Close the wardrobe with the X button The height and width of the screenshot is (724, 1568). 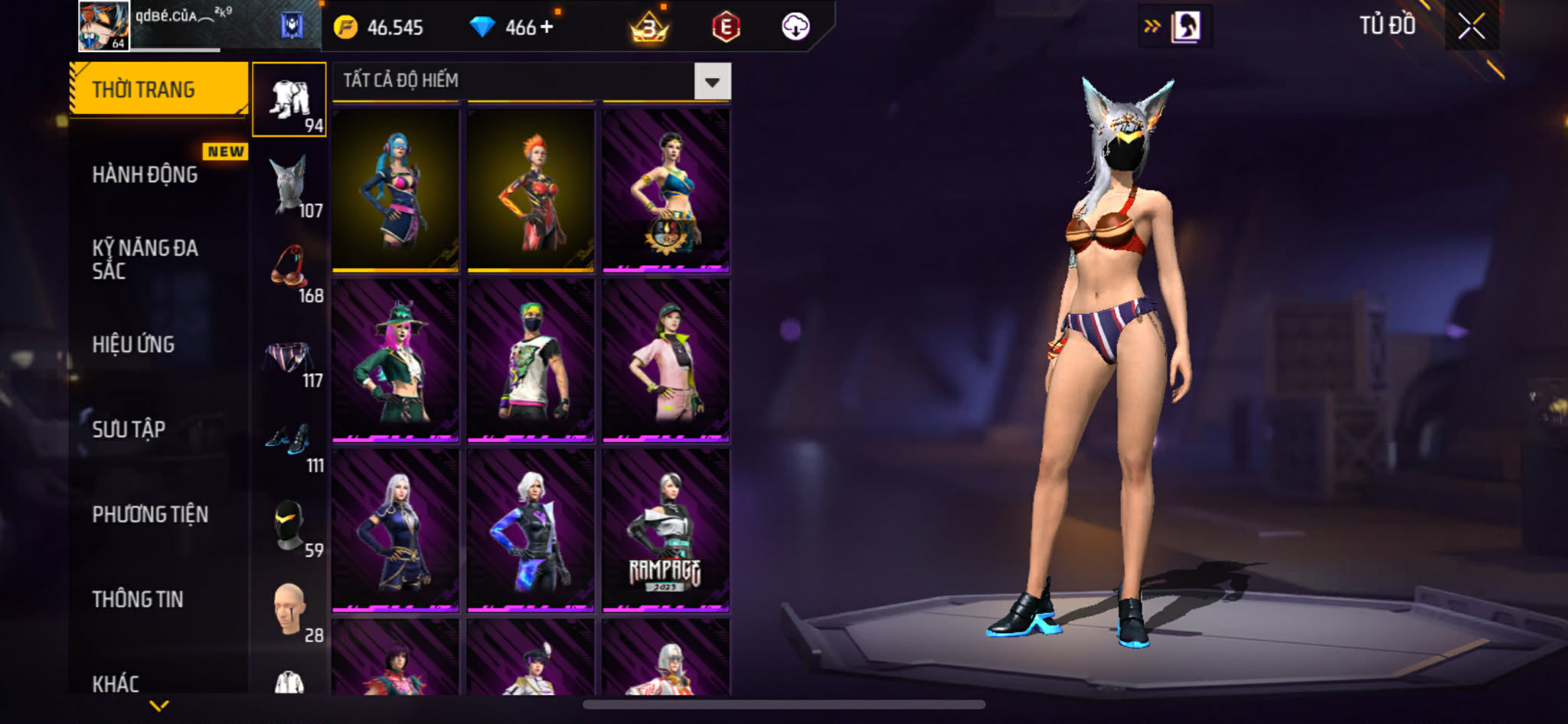click(x=1471, y=27)
